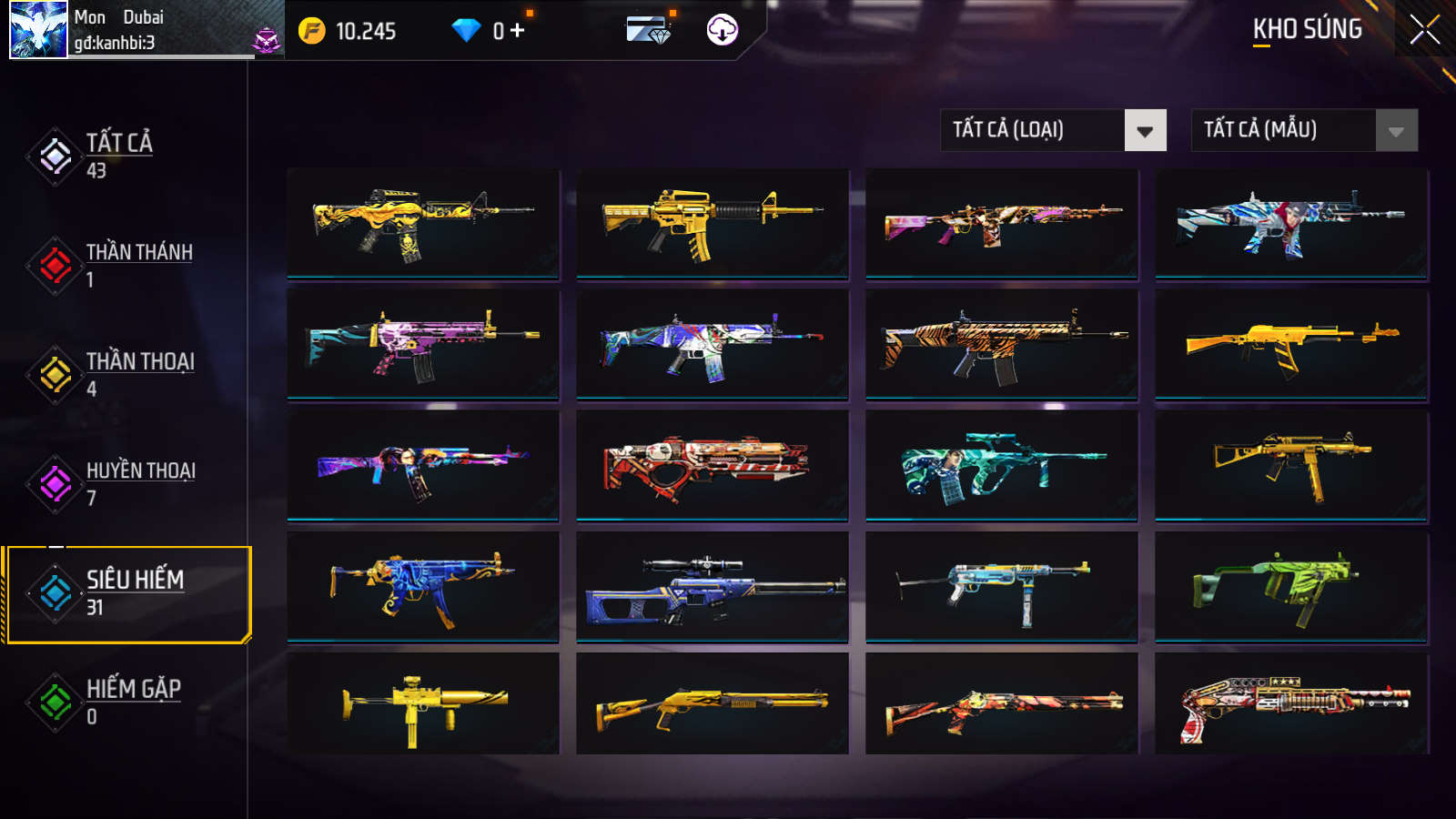Viewport: 1456px width, 819px height.
Task: Choose the green Vector SMG skin
Action: 1290,586
